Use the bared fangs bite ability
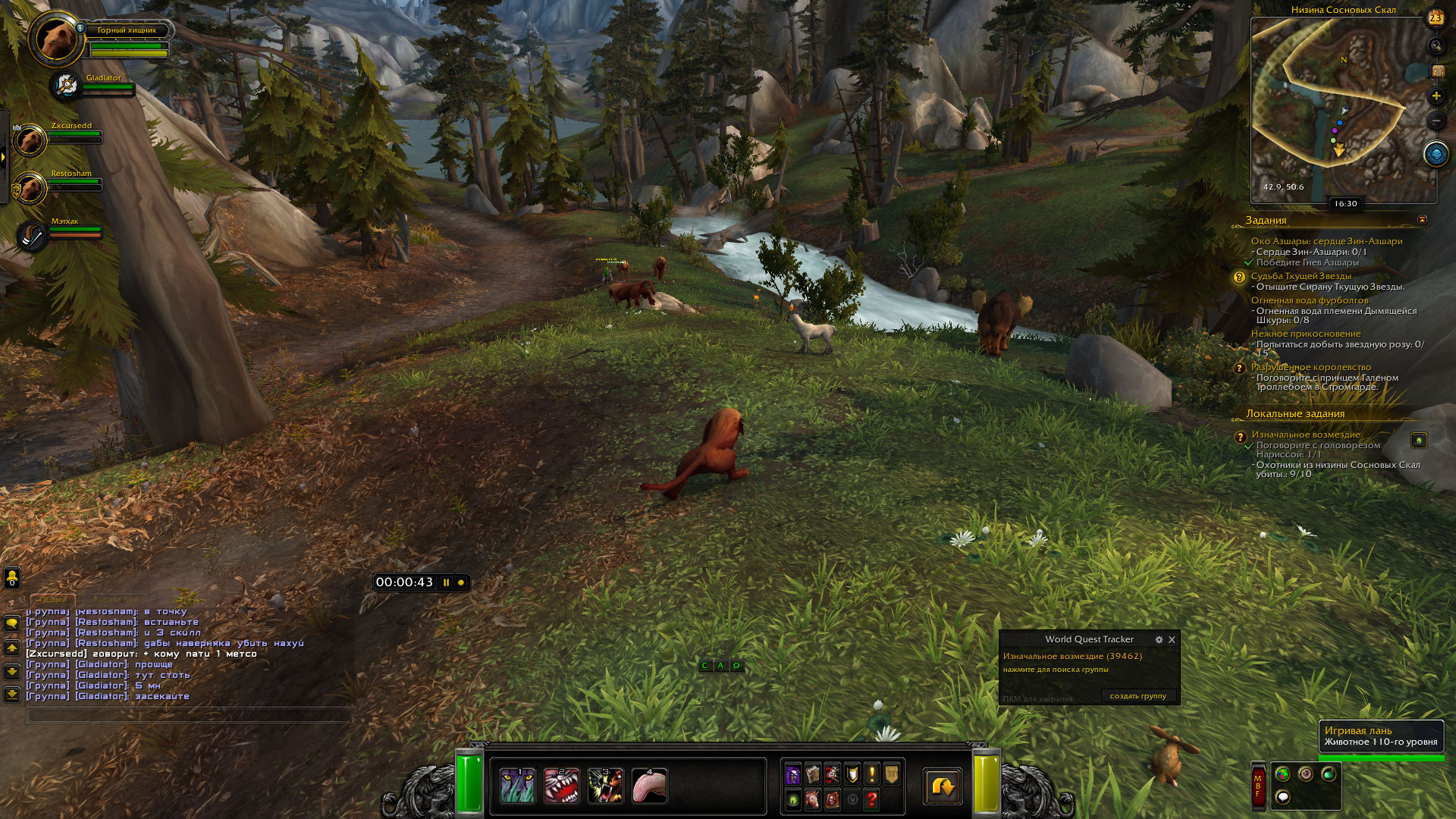 [x=561, y=786]
